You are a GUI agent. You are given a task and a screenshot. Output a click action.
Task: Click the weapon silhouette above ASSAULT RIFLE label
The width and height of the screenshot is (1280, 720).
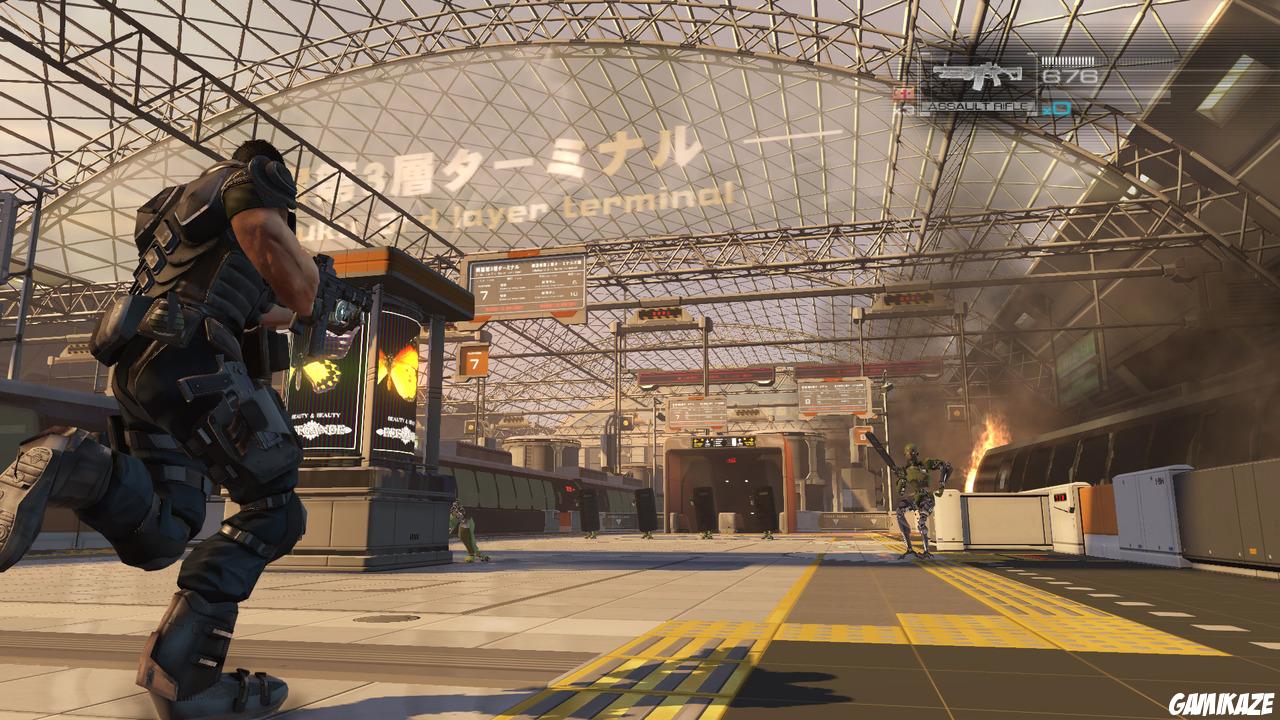coord(975,74)
